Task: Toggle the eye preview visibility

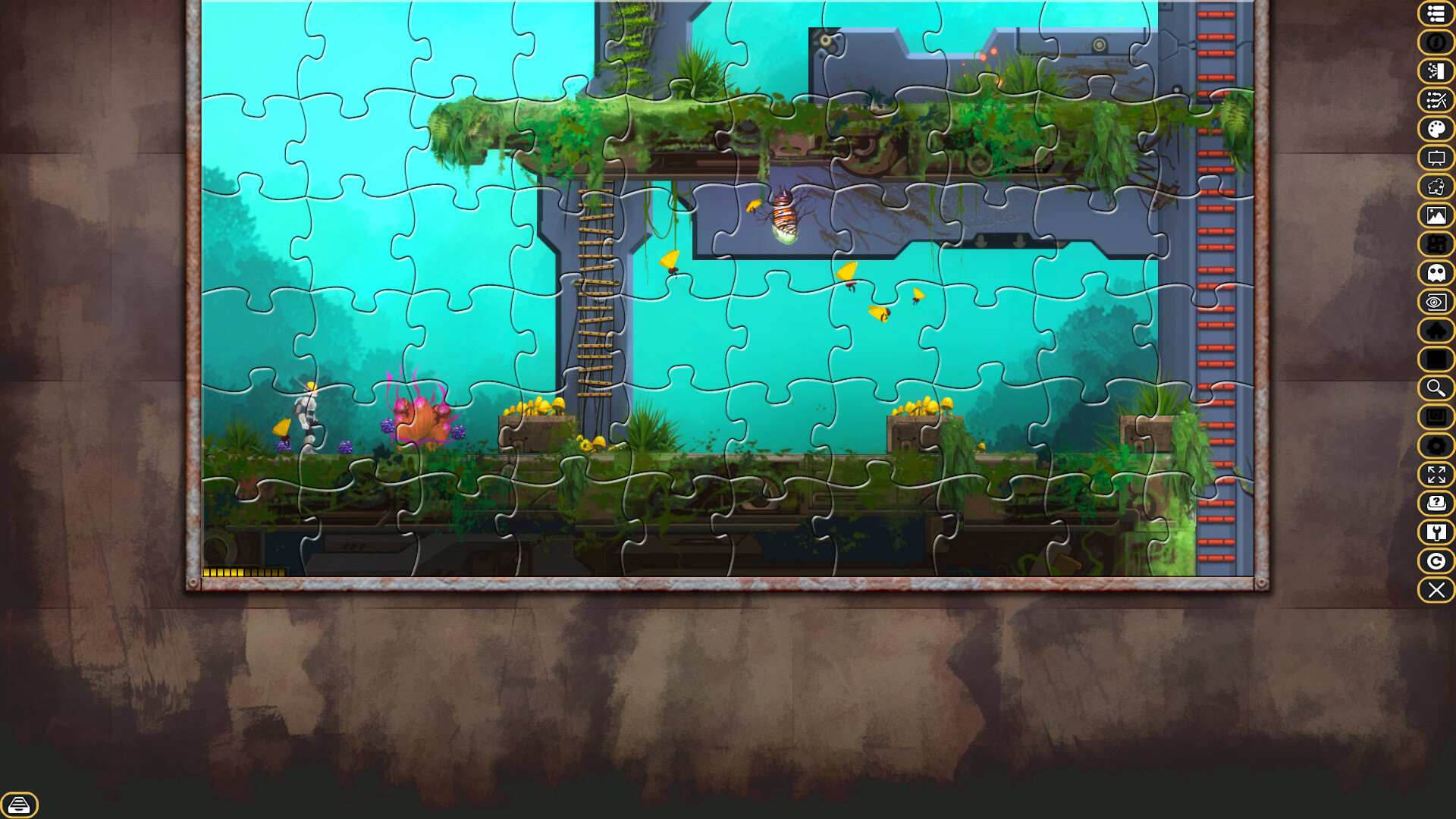Action: (x=1436, y=303)
